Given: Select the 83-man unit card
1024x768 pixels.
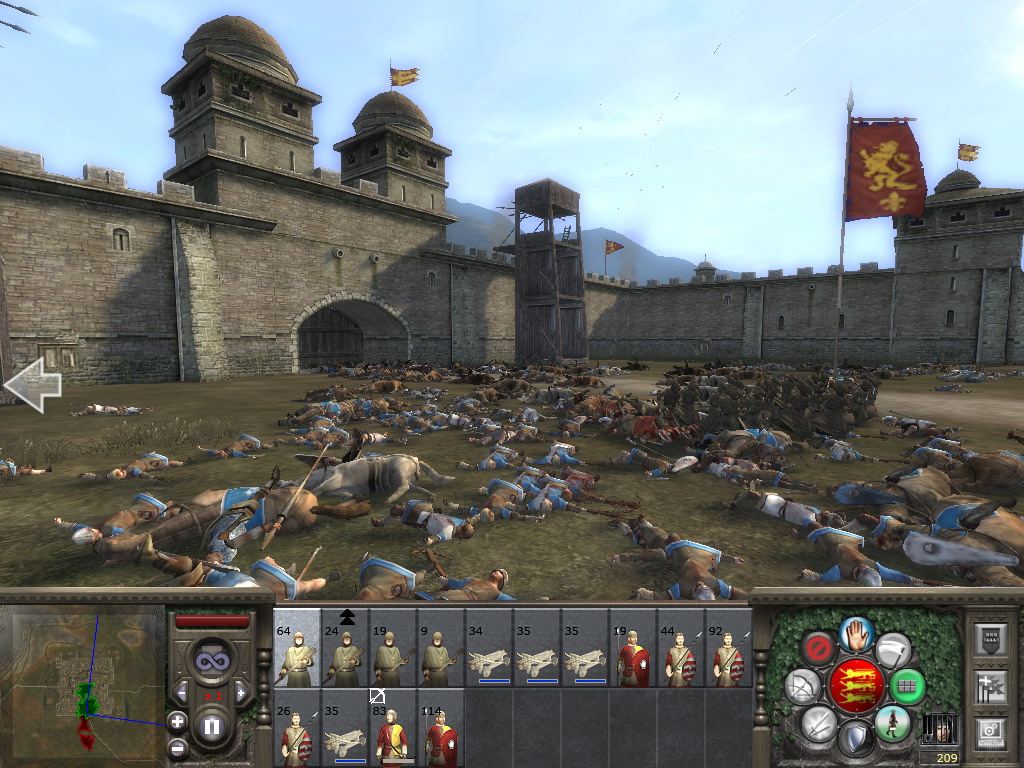Looking at the screenshot, I should pos(393,728).
